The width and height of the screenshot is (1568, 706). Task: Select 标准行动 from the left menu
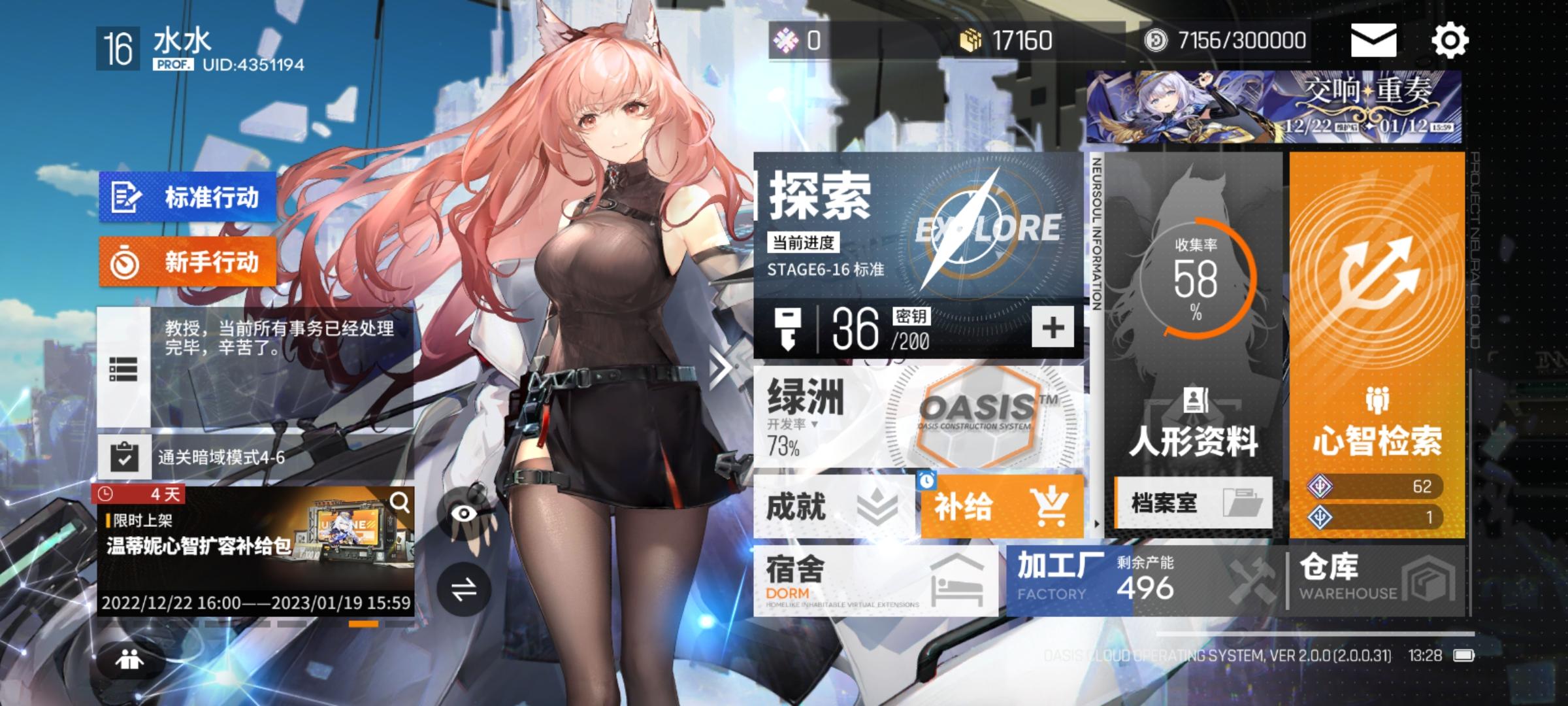pyautogui.click(x=188, y=197)
